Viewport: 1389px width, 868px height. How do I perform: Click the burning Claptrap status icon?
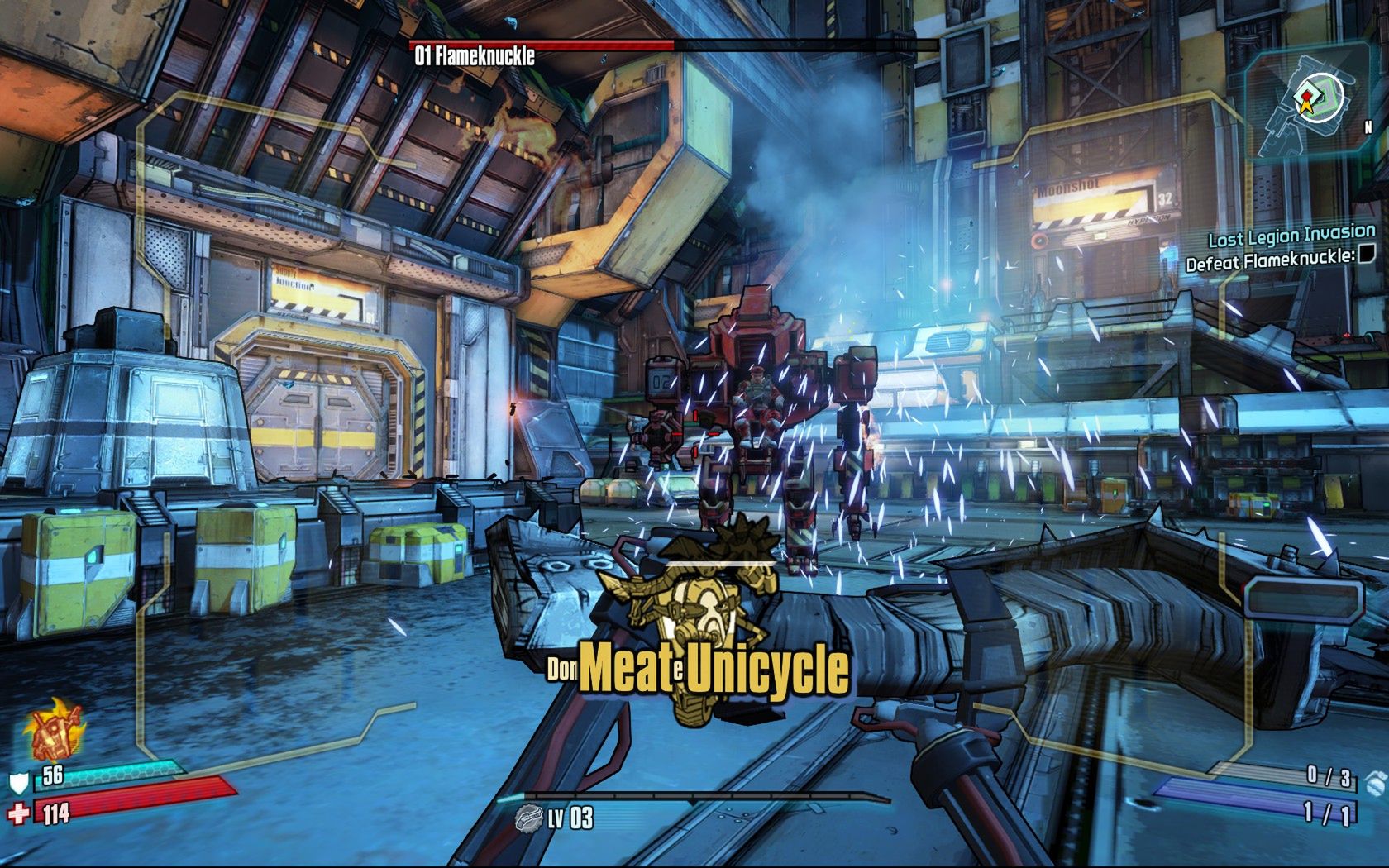tap(55, 731)
